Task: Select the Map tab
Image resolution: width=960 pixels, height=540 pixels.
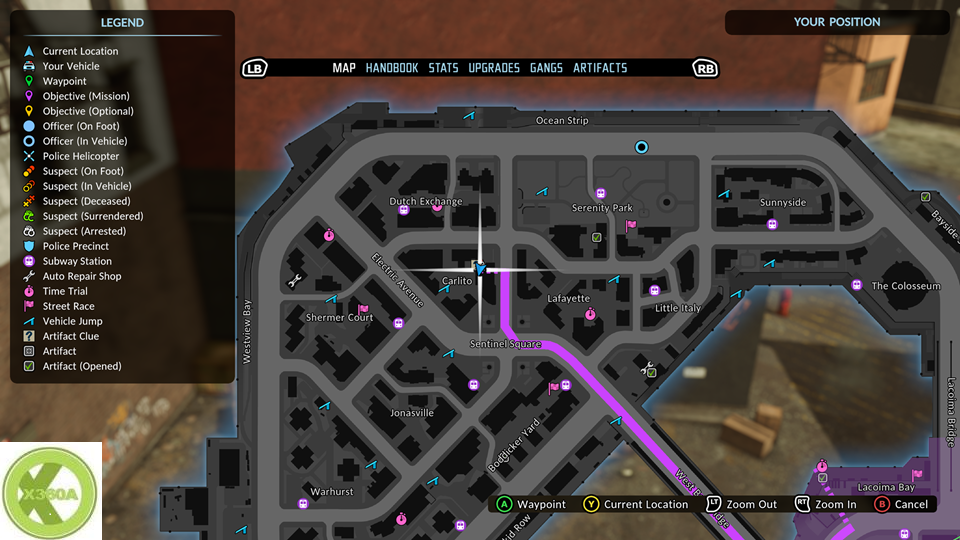Action: point(344,68)
